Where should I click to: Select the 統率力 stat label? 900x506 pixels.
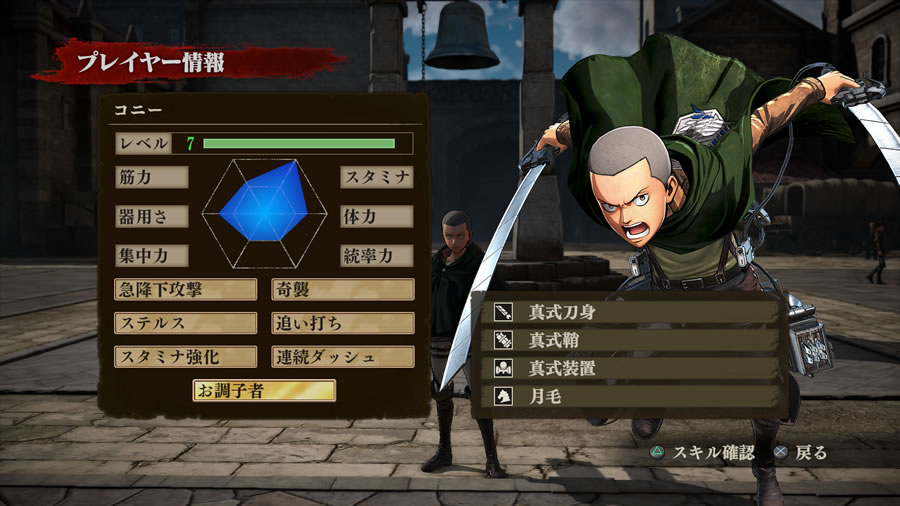tap(376, 255)
